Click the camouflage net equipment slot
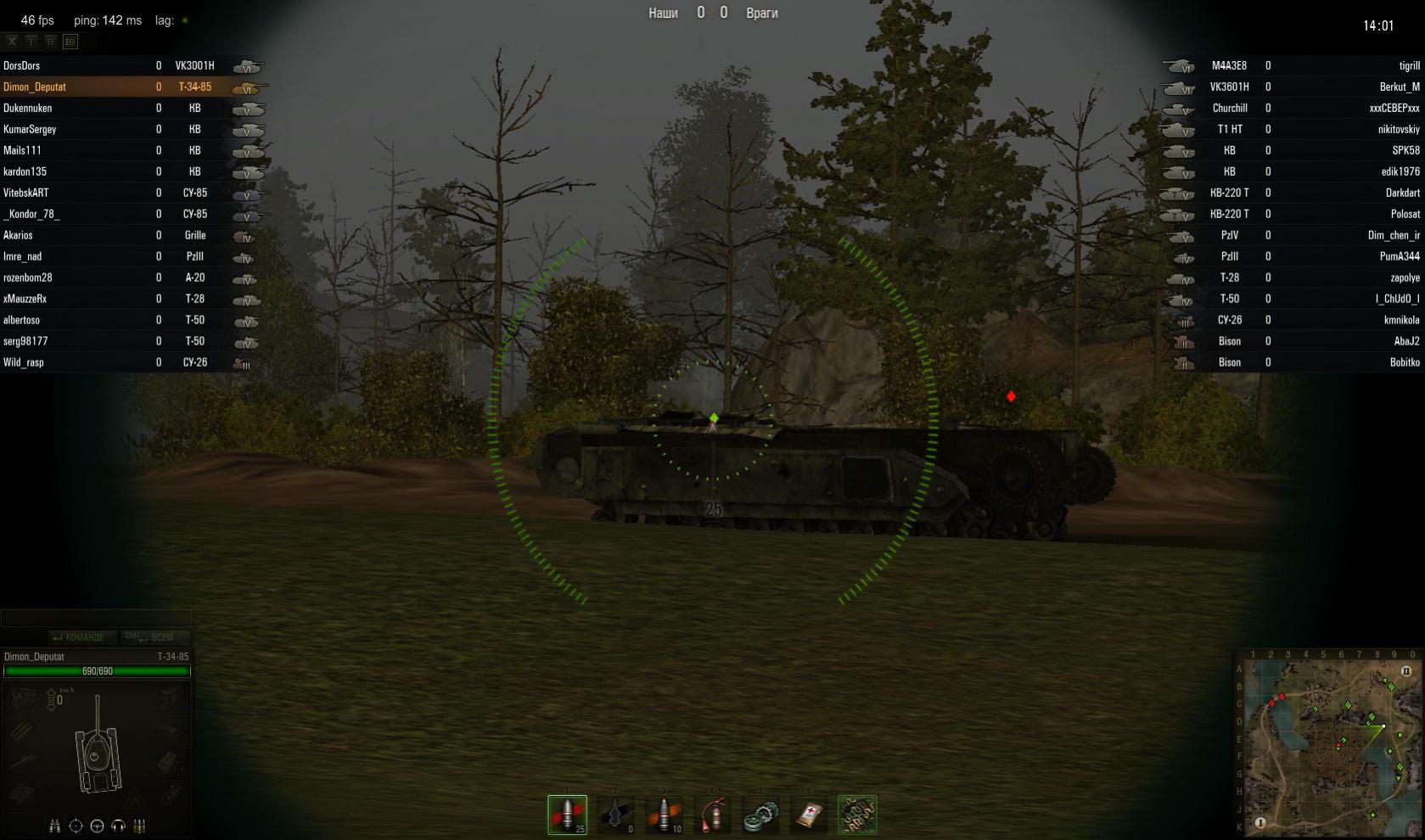The width and height of the screenshot is (1425, 840). point(857,815)
